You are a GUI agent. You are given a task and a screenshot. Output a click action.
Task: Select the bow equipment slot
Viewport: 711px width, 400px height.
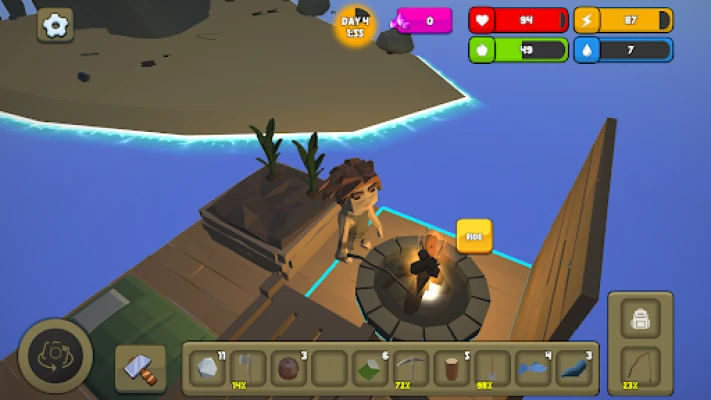tap(640, 367)
